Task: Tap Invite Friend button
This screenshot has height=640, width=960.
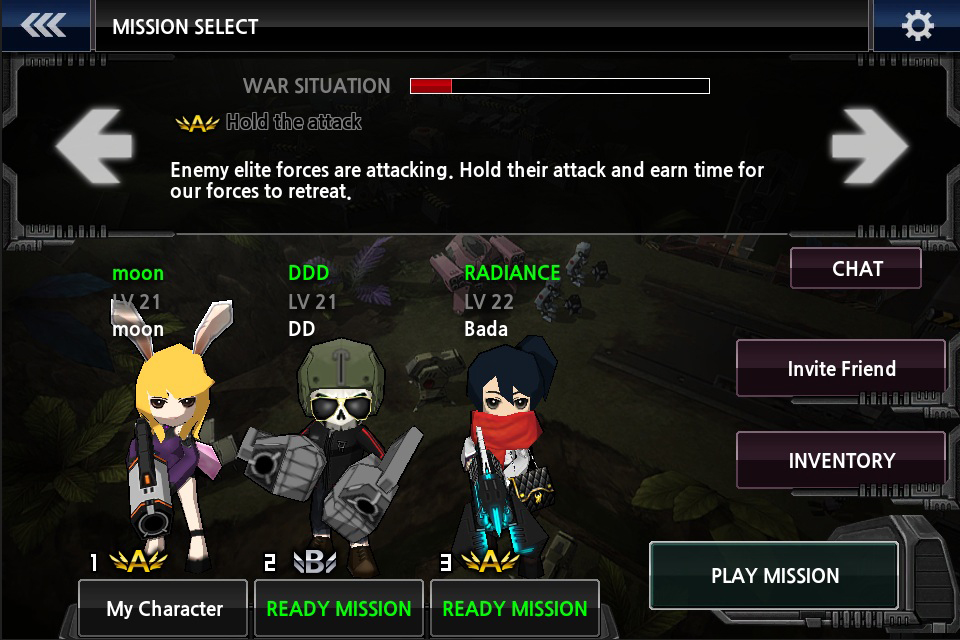Action: click(841, 369)
